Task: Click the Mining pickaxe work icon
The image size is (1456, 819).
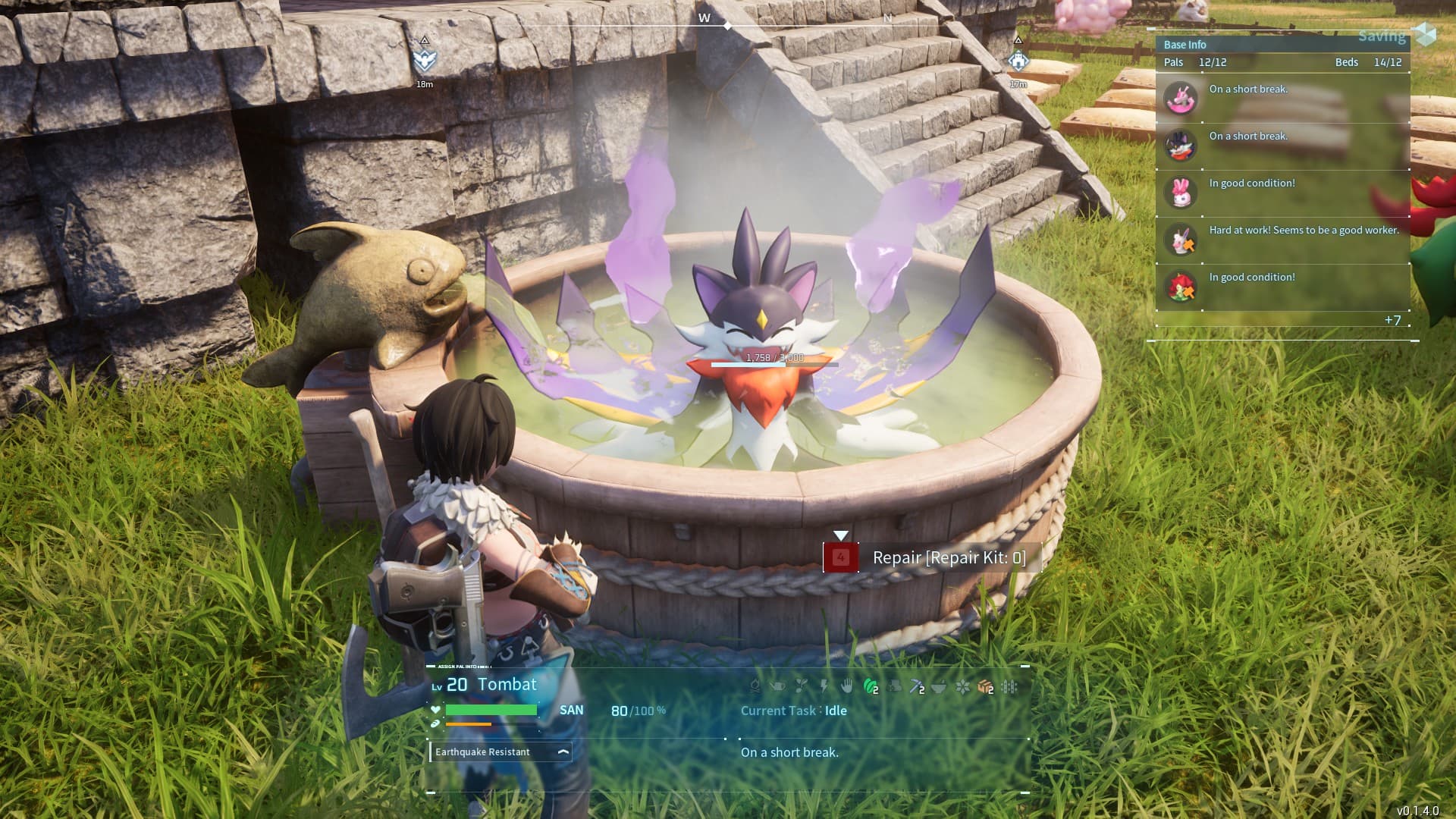Action: (917, 687)
